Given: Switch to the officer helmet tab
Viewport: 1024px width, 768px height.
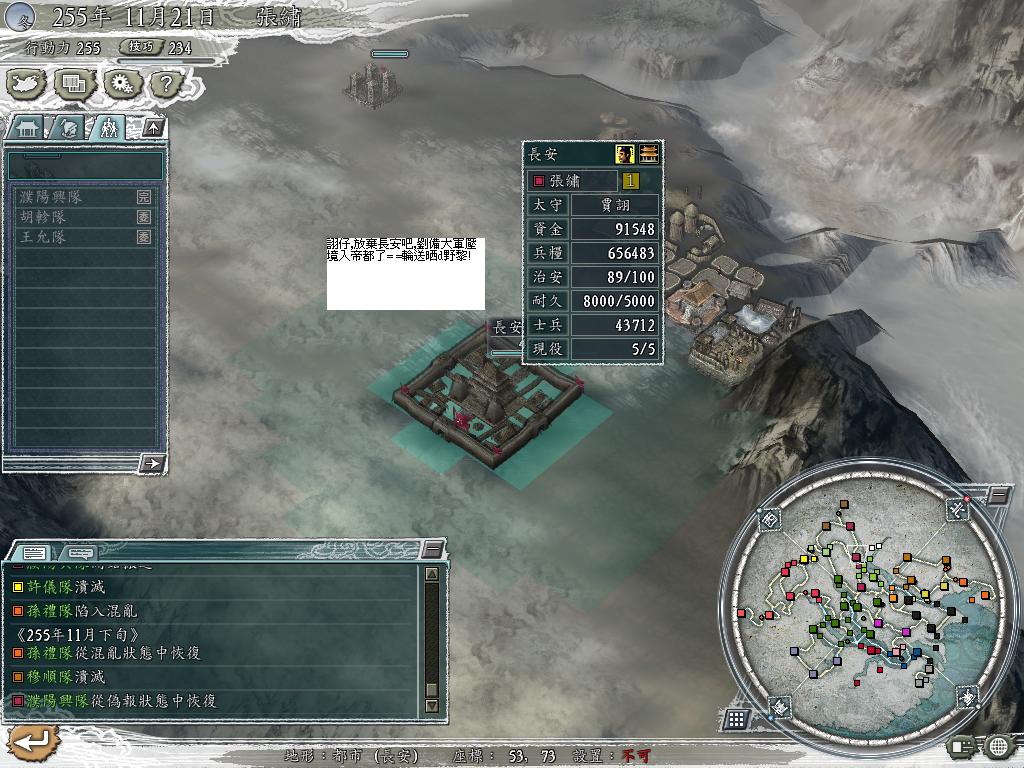Looking at the screenshot, I should pyautogui.click(x=68, y=128).
